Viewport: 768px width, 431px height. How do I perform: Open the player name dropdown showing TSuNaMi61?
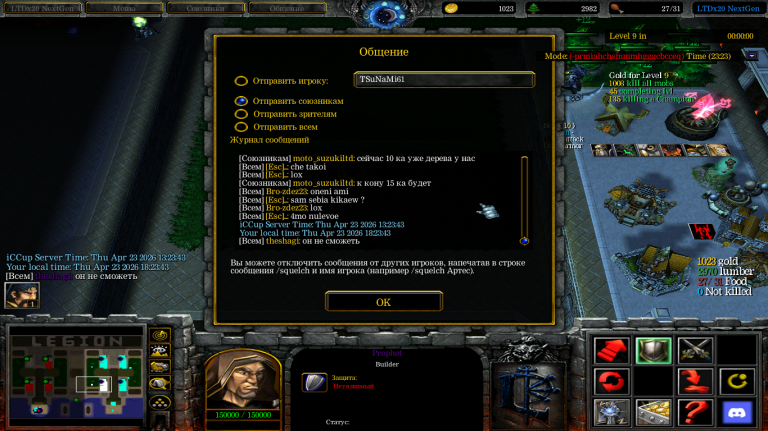click(x=444, y=79)
